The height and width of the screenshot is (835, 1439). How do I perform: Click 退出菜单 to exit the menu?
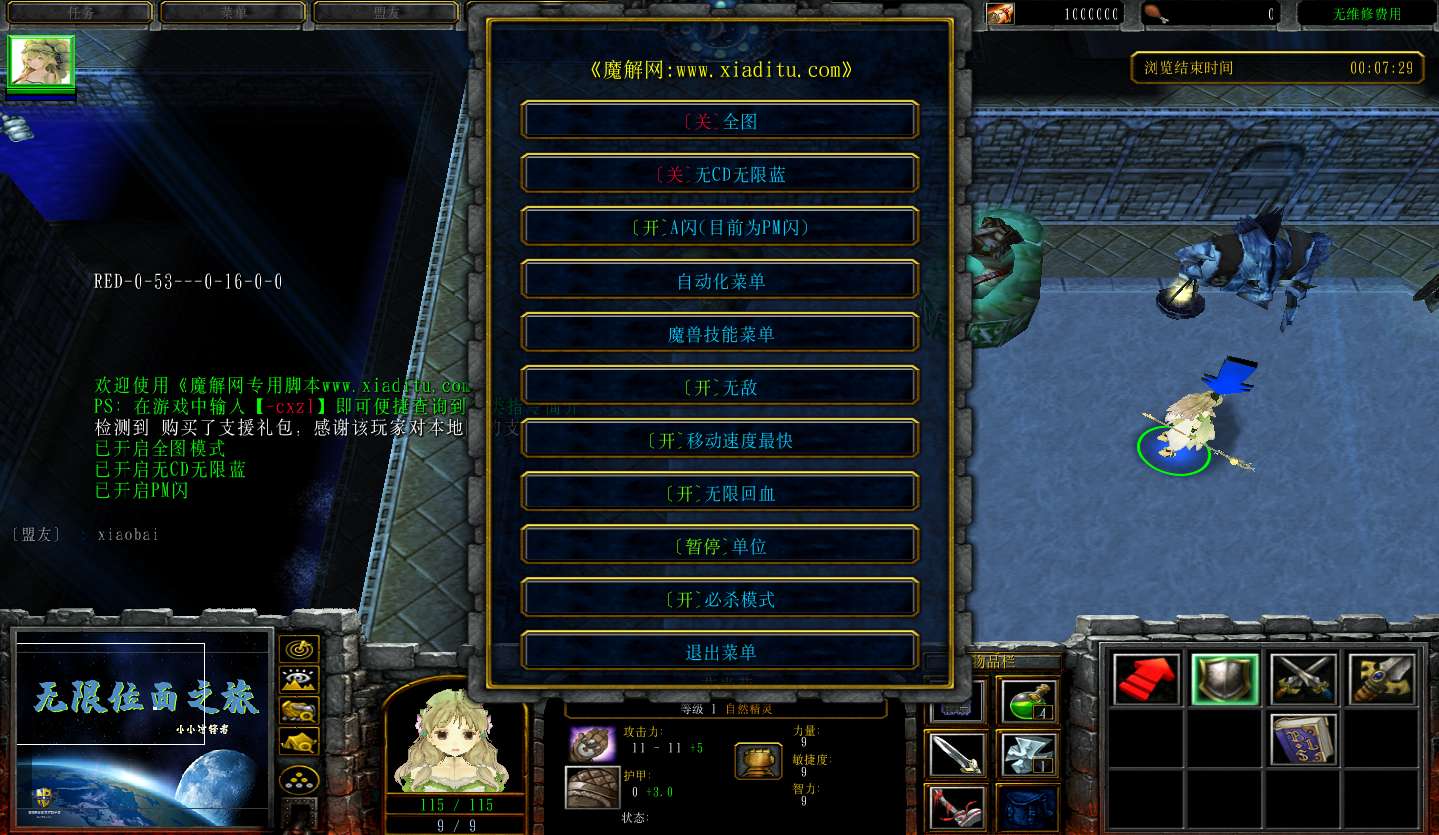tap(719, 652)
